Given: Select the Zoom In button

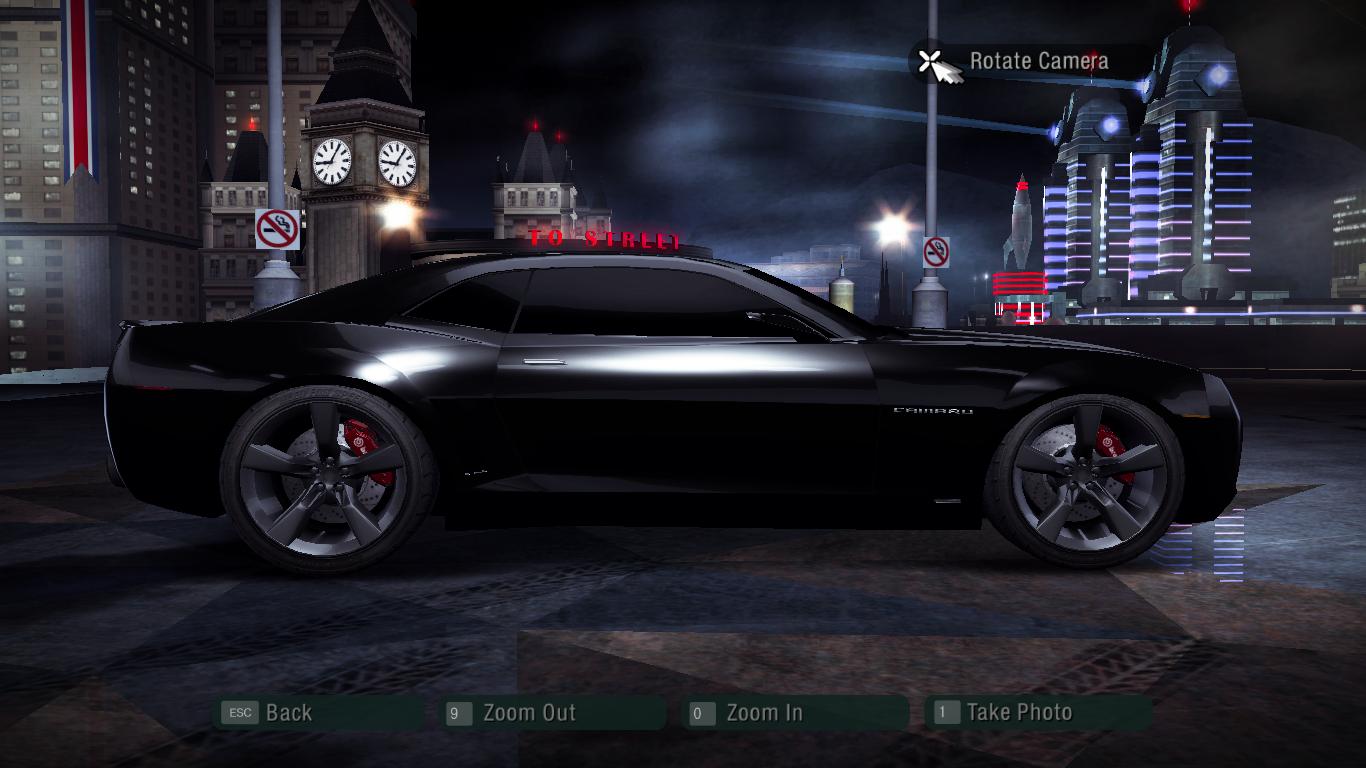Looking at the screenshot, I should click(x=764, y=713).
